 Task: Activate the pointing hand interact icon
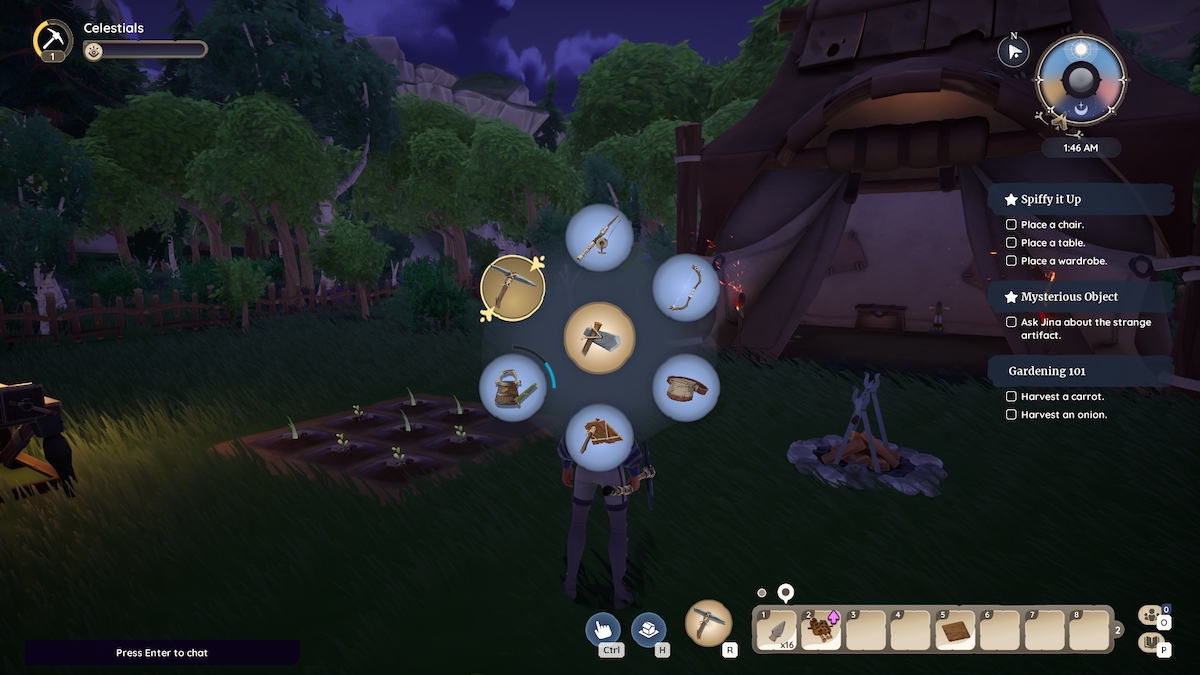(605, 629)
